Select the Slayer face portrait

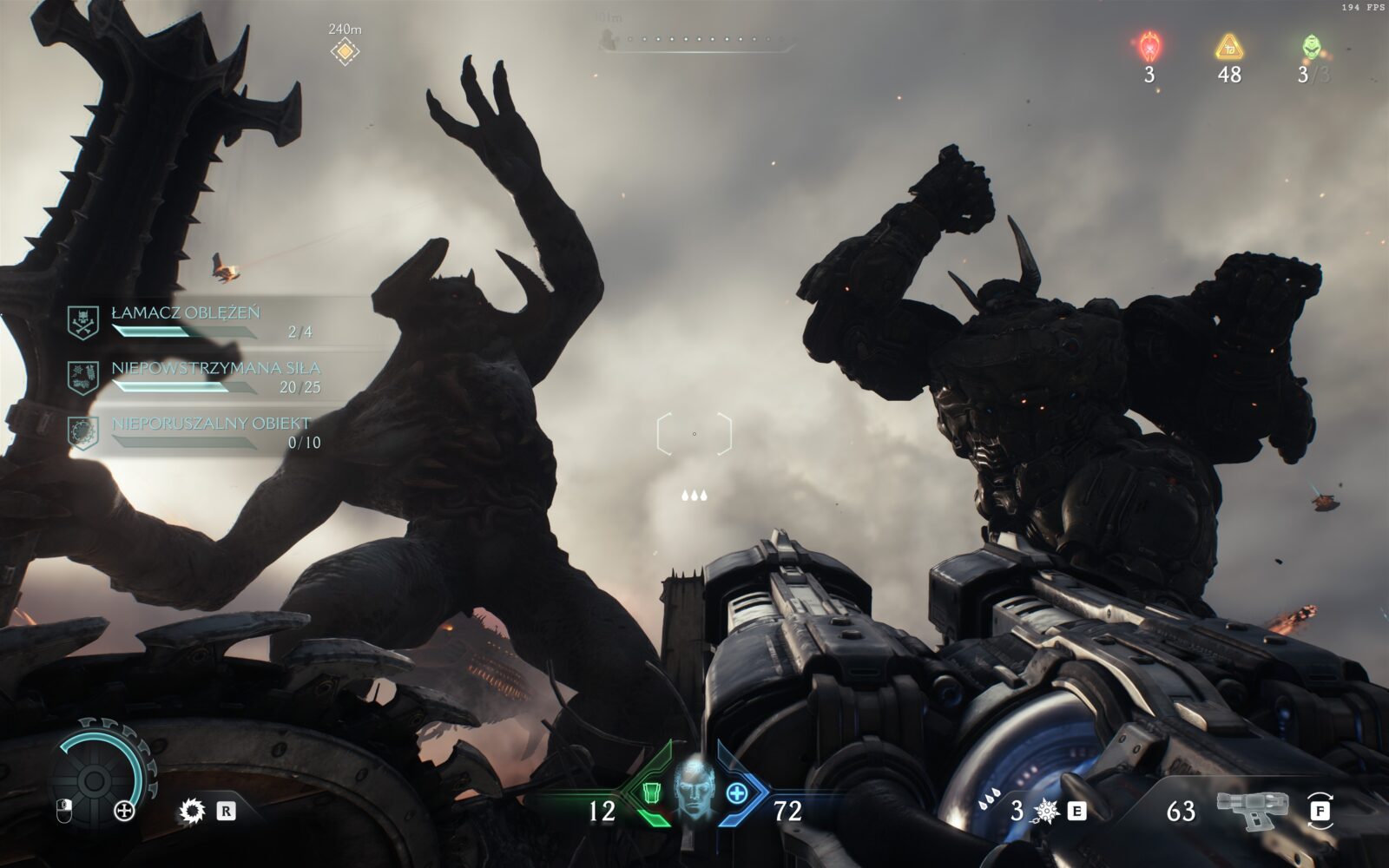coord(694,788)
